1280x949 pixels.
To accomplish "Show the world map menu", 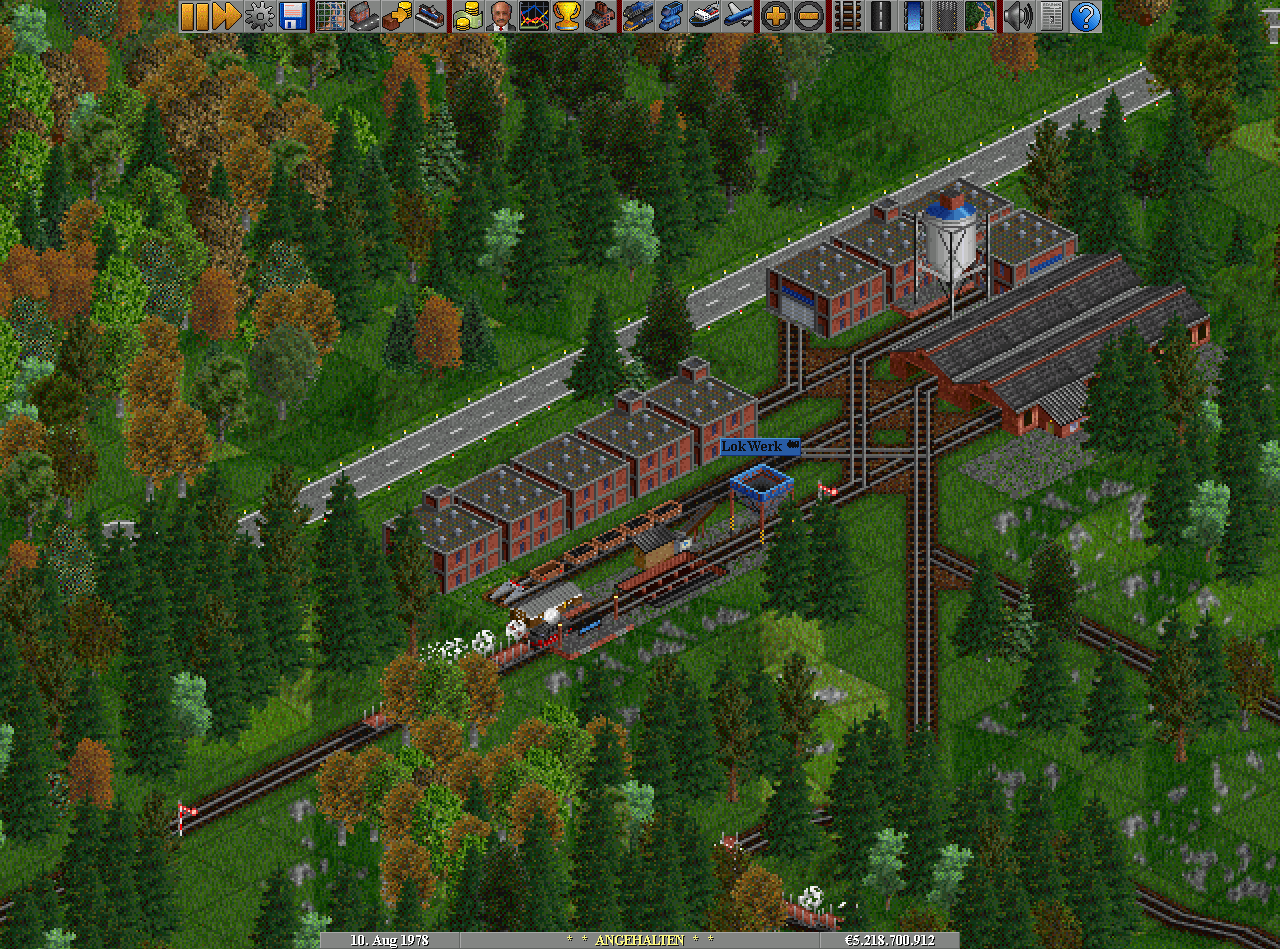I will pyautogui.click(x=331, y=16).
